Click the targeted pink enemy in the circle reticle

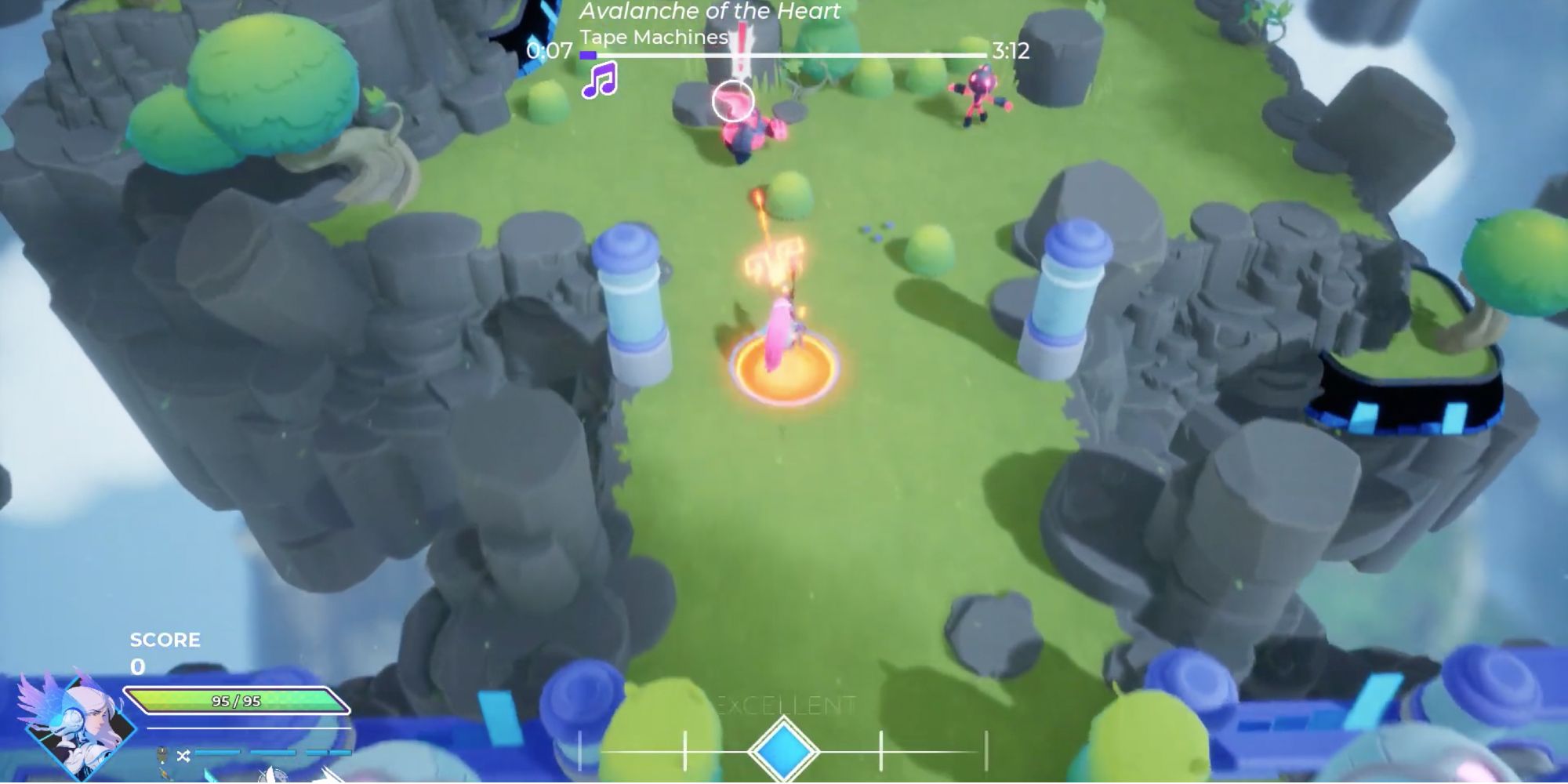pyautogui.click(x=733, y=100)
